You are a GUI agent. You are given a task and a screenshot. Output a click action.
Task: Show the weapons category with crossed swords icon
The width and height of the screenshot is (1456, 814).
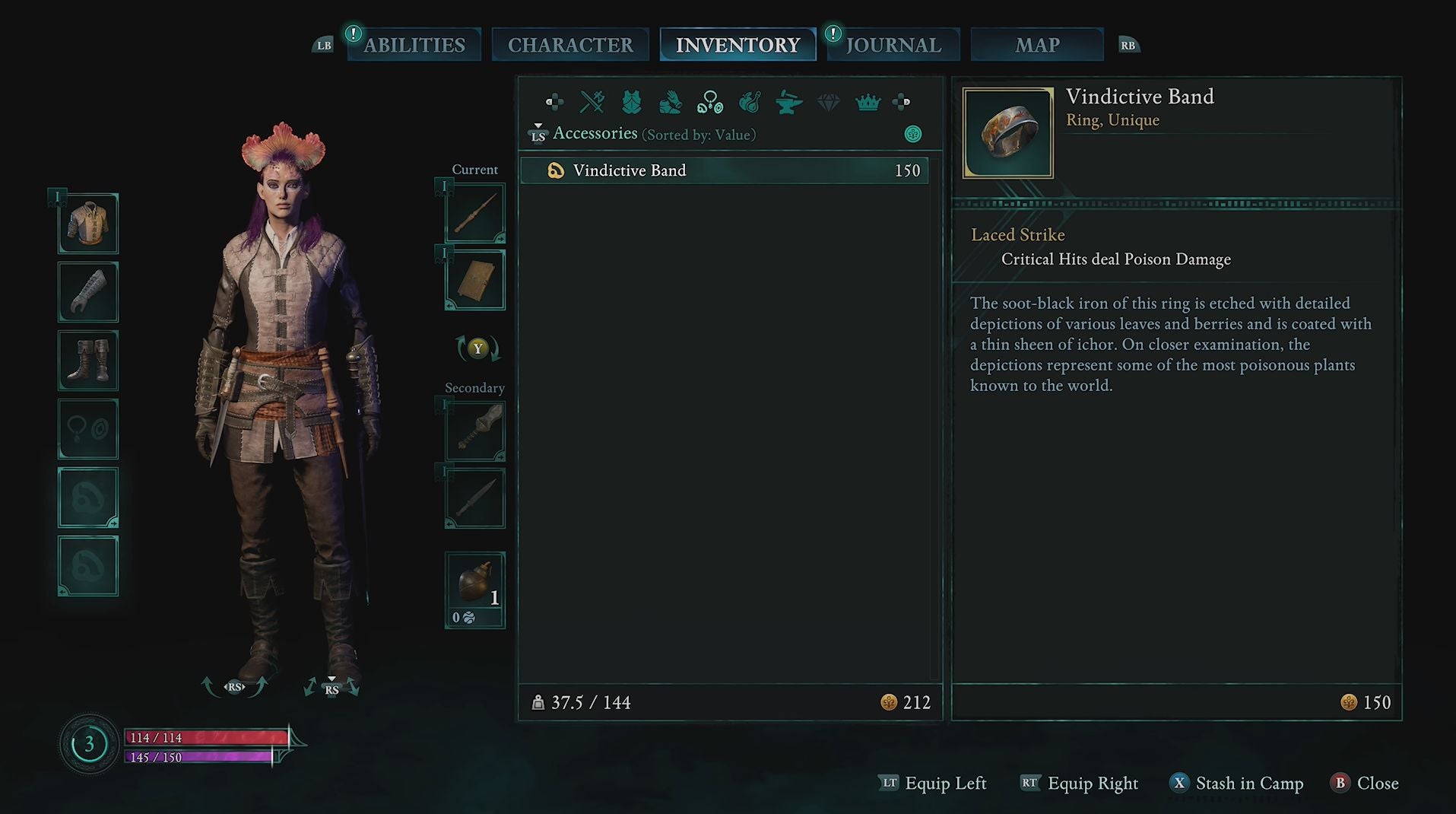(592, 102)
